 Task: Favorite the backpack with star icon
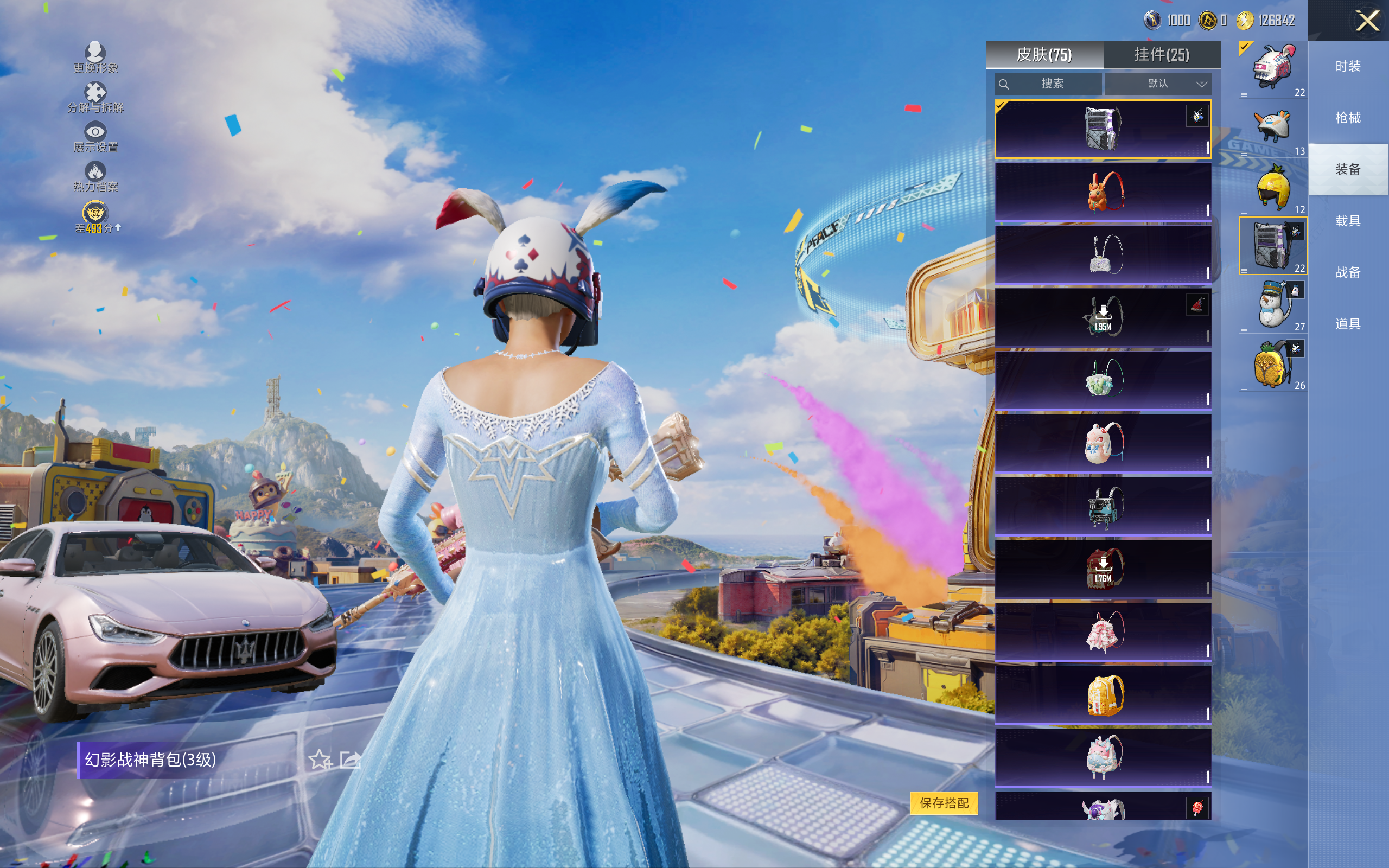coord(320,759)
